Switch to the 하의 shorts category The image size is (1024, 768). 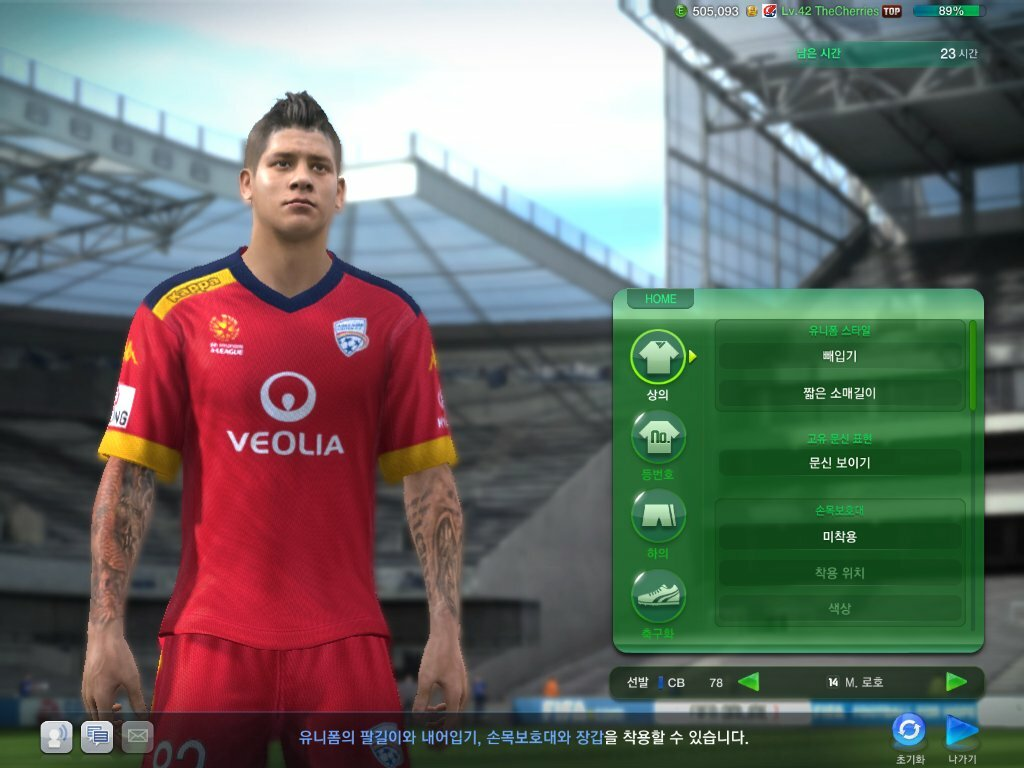click(658, 516)
